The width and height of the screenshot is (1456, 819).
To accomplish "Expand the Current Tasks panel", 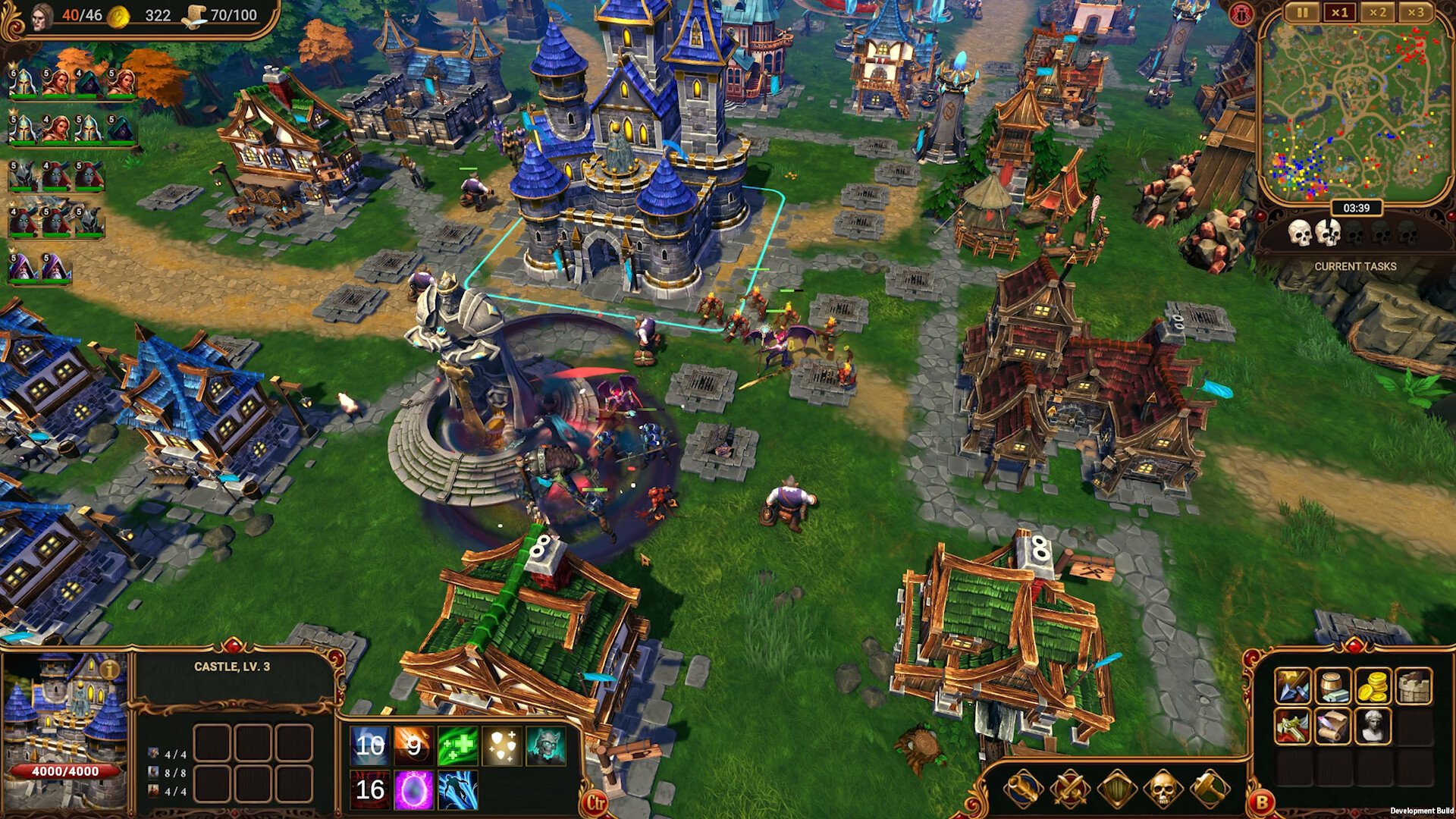I will [1355, 266].
